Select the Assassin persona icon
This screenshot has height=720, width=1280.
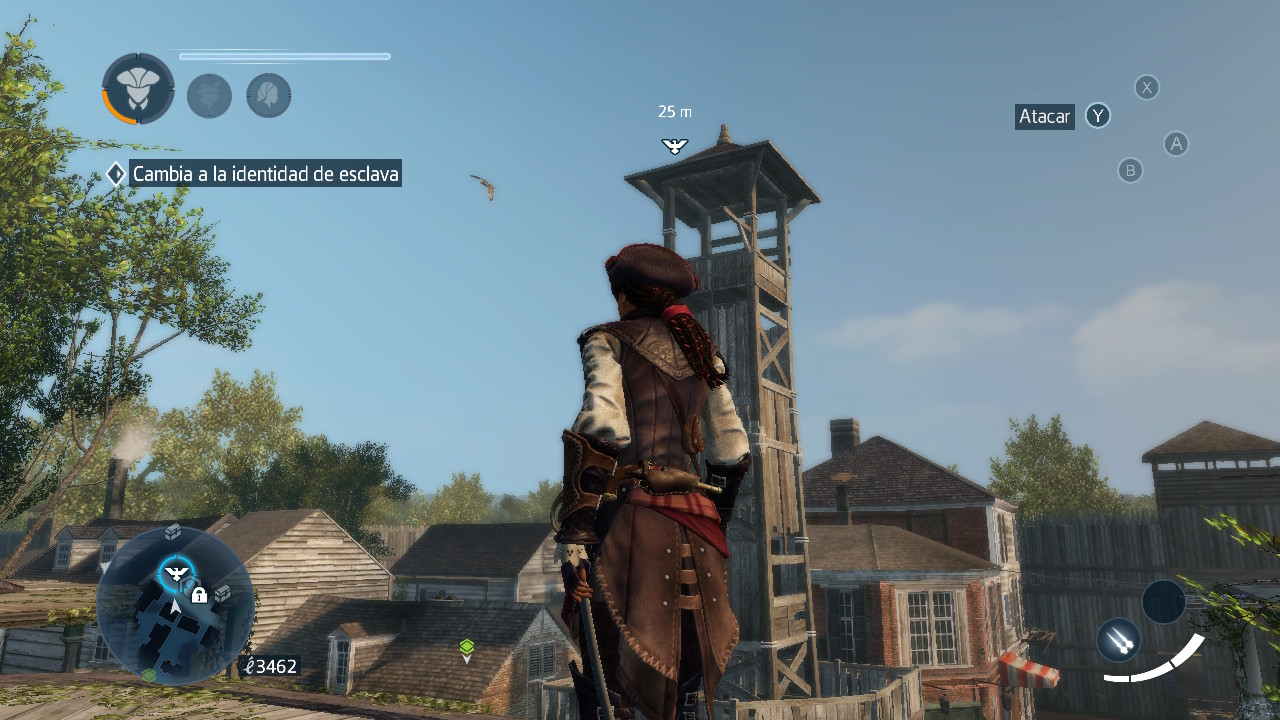click(138, 88)
